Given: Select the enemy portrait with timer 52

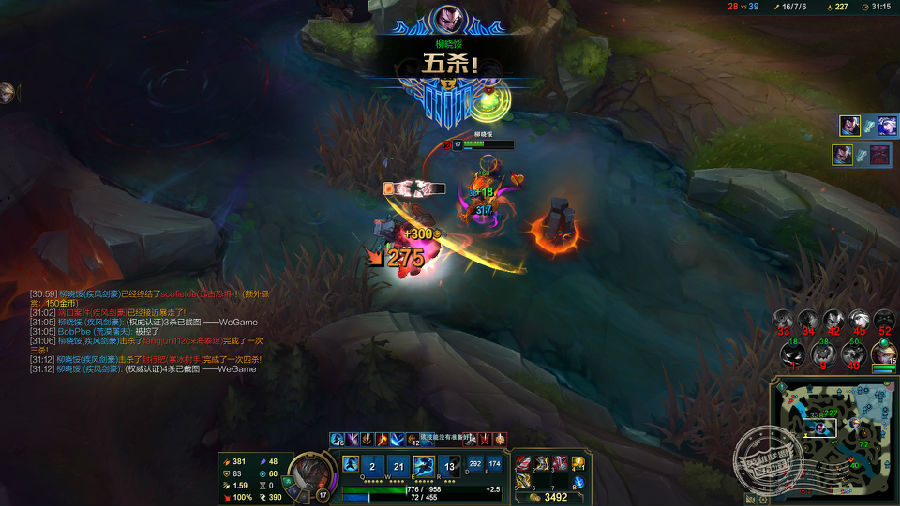Looking at the screenshot, I should coord(884,319).
